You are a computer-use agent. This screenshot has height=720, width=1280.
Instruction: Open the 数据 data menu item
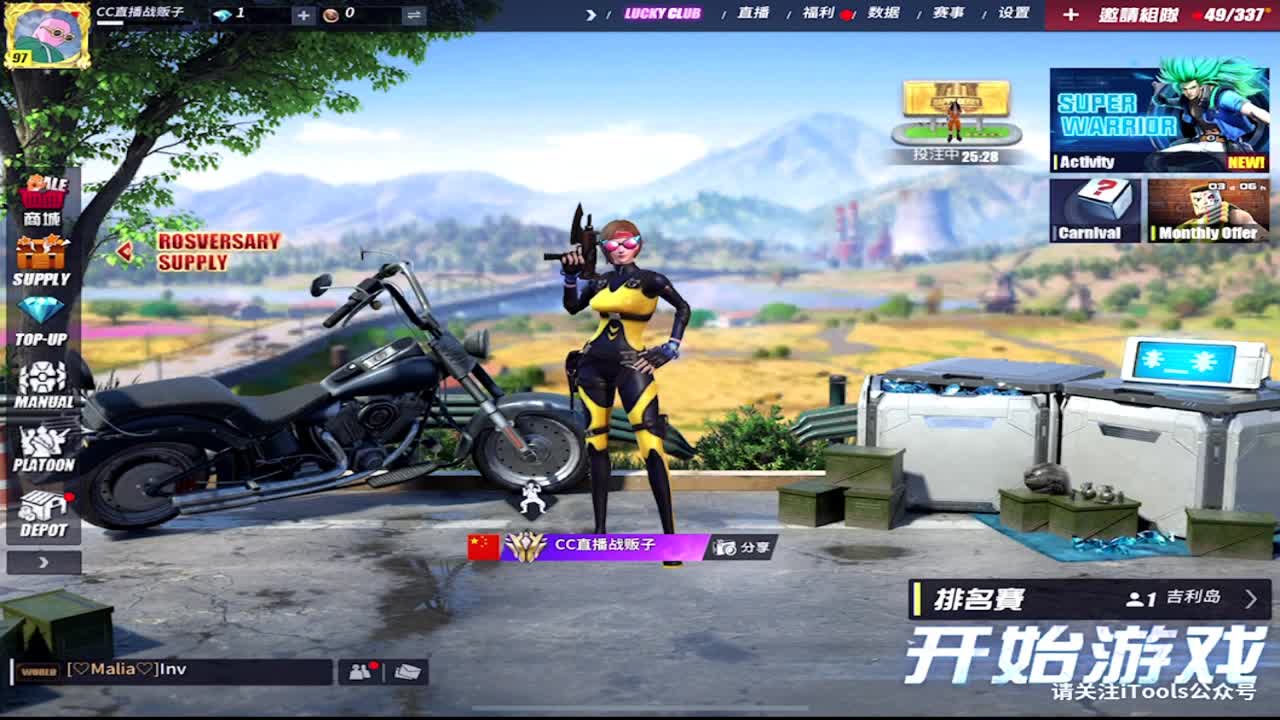coord(886,15)
